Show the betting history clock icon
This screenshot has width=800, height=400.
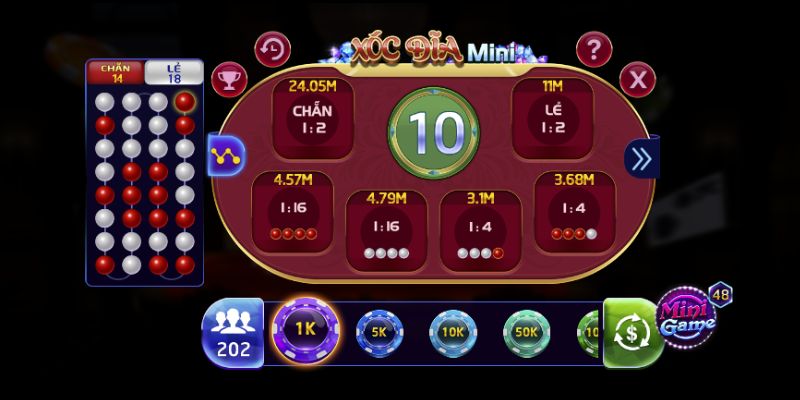coord(271,48)
